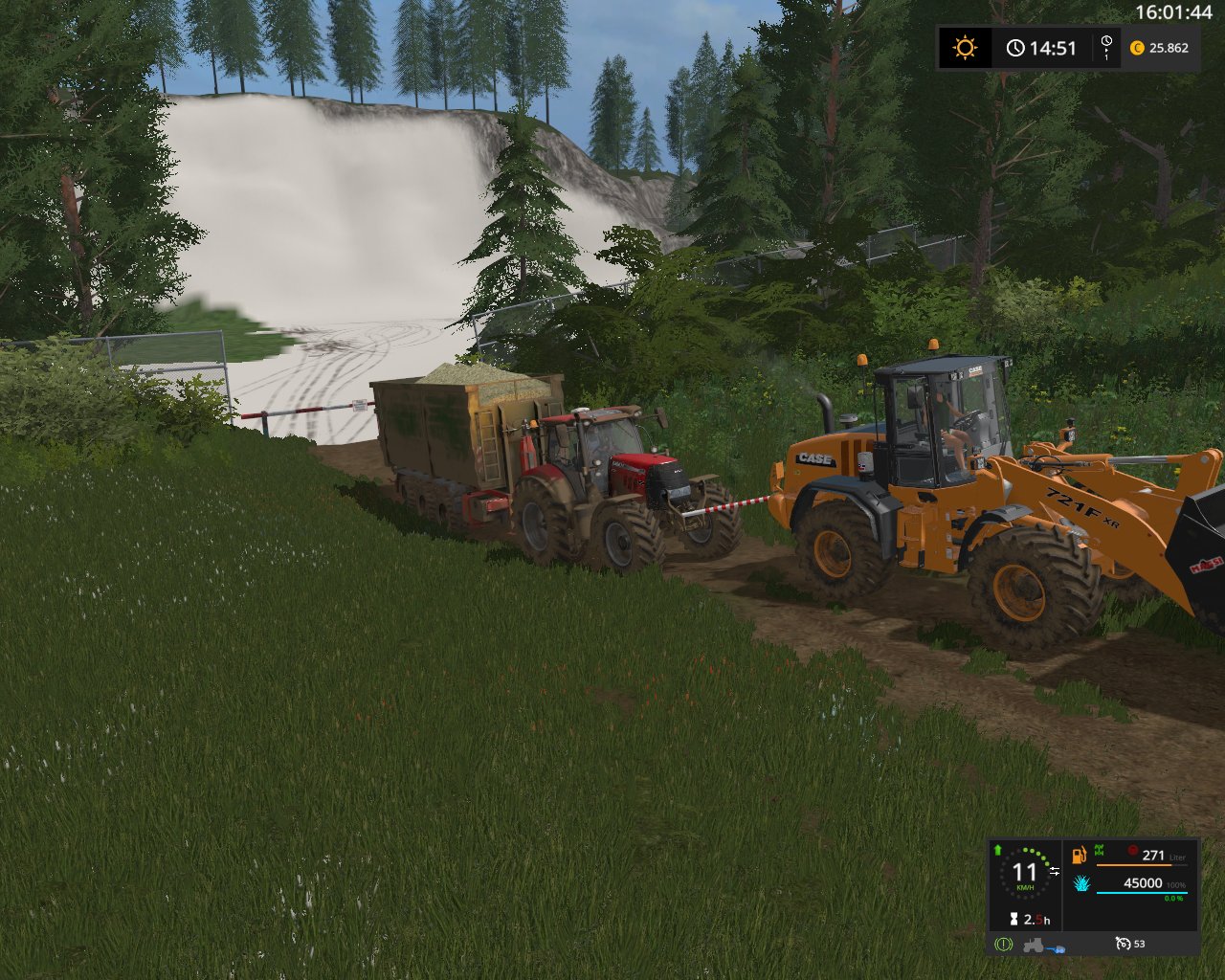Click the sun weather icon
Image resolution: width=1225 pixels, height=980 pixels.
(x=964, y=48)
